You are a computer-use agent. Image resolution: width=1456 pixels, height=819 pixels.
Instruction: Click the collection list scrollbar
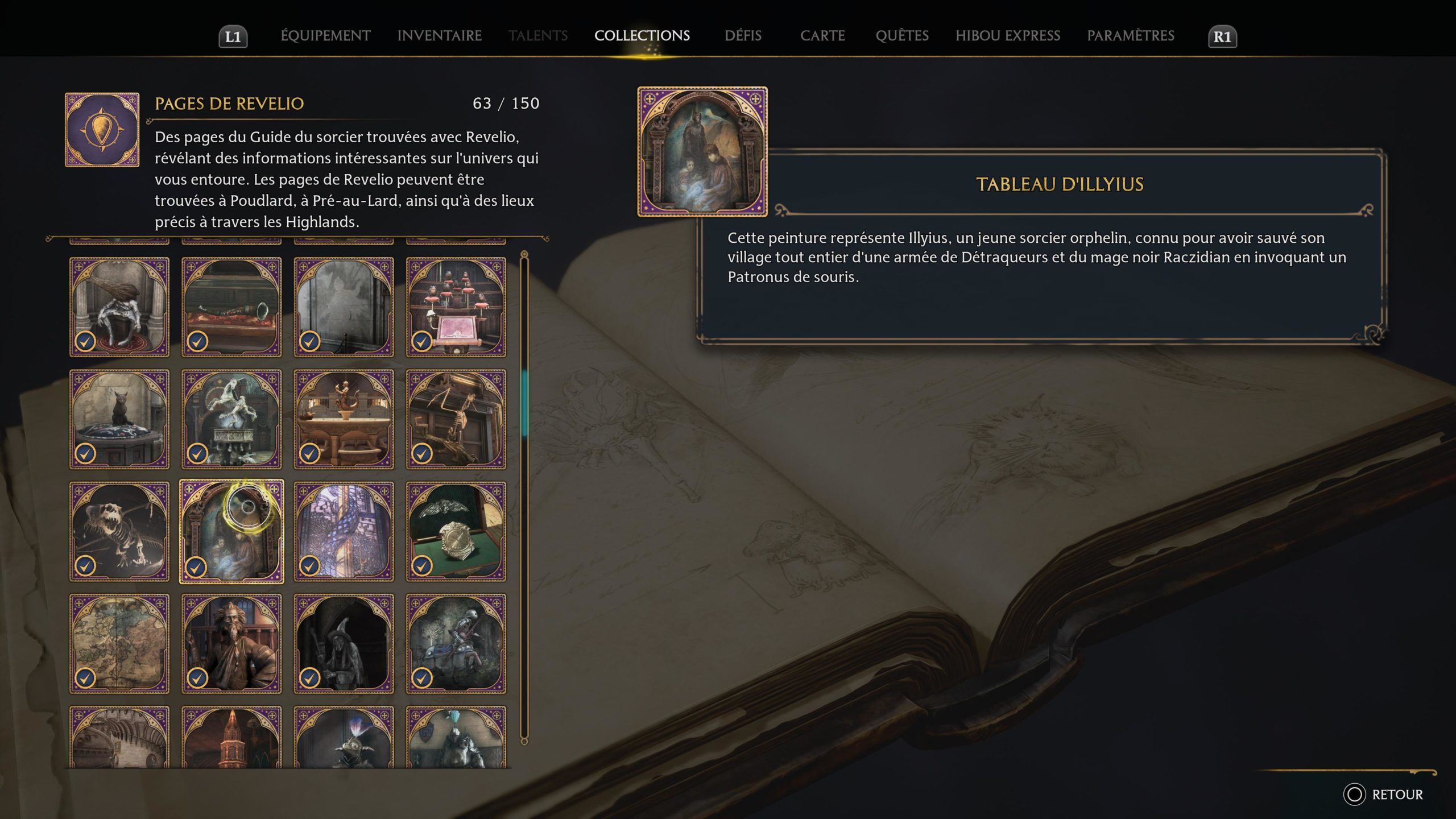524,403
